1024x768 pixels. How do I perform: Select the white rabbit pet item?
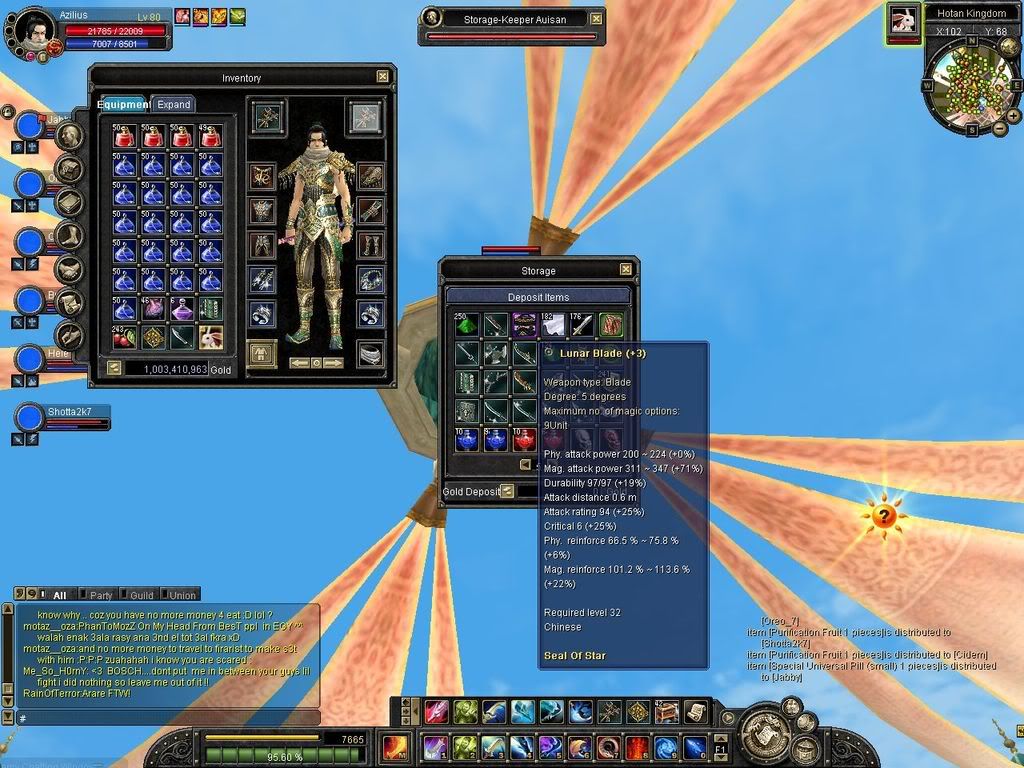(x=211, y=337)
